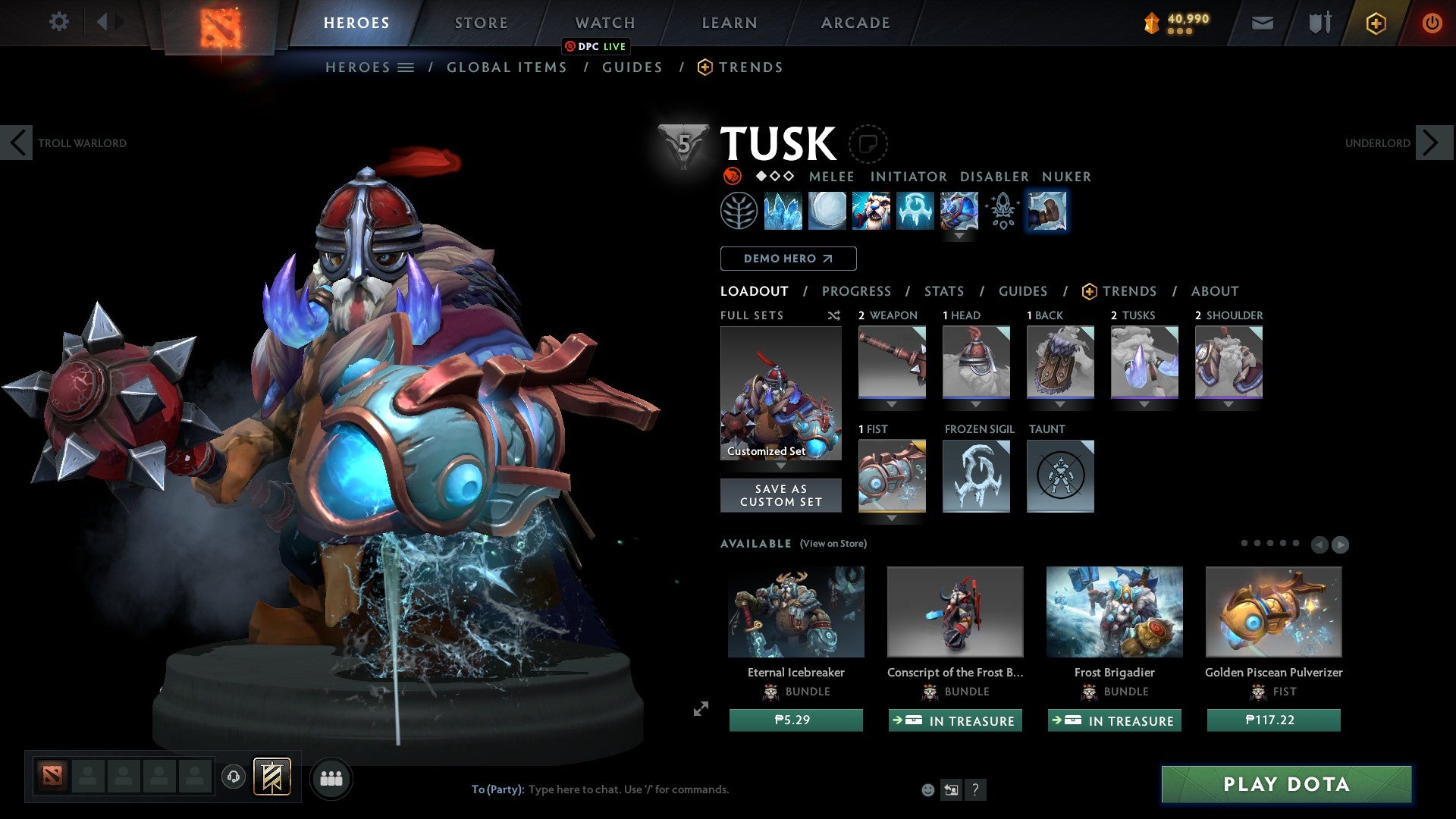This screenshot has height=819, width=1456.
Task: Open the friends list icon
Action: click(331, 777)
